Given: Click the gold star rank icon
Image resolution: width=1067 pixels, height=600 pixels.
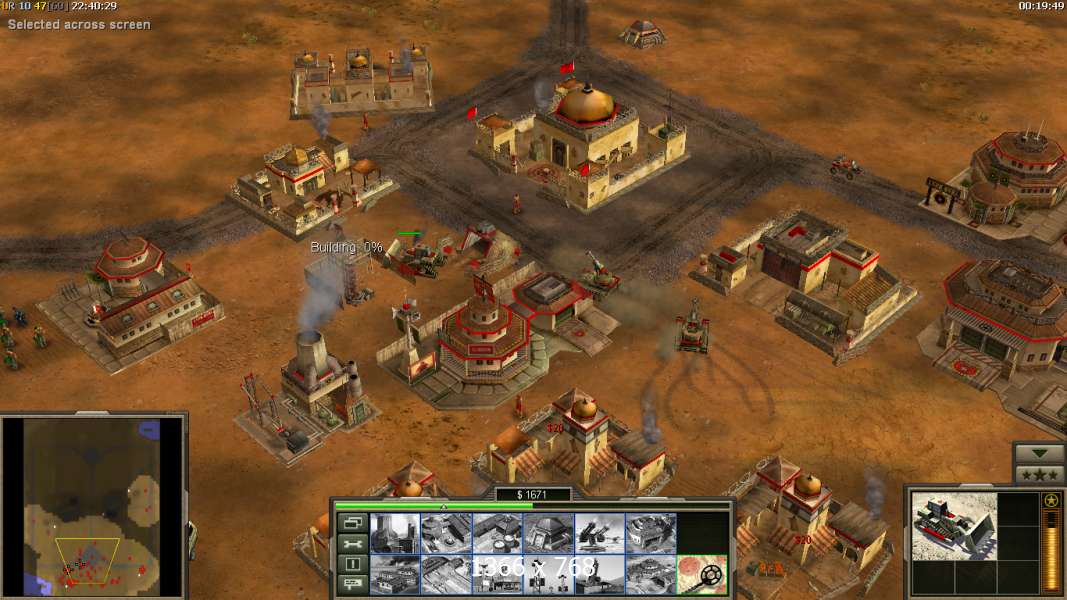Looking at the screenshot, I should click(x=1051, y=501).
